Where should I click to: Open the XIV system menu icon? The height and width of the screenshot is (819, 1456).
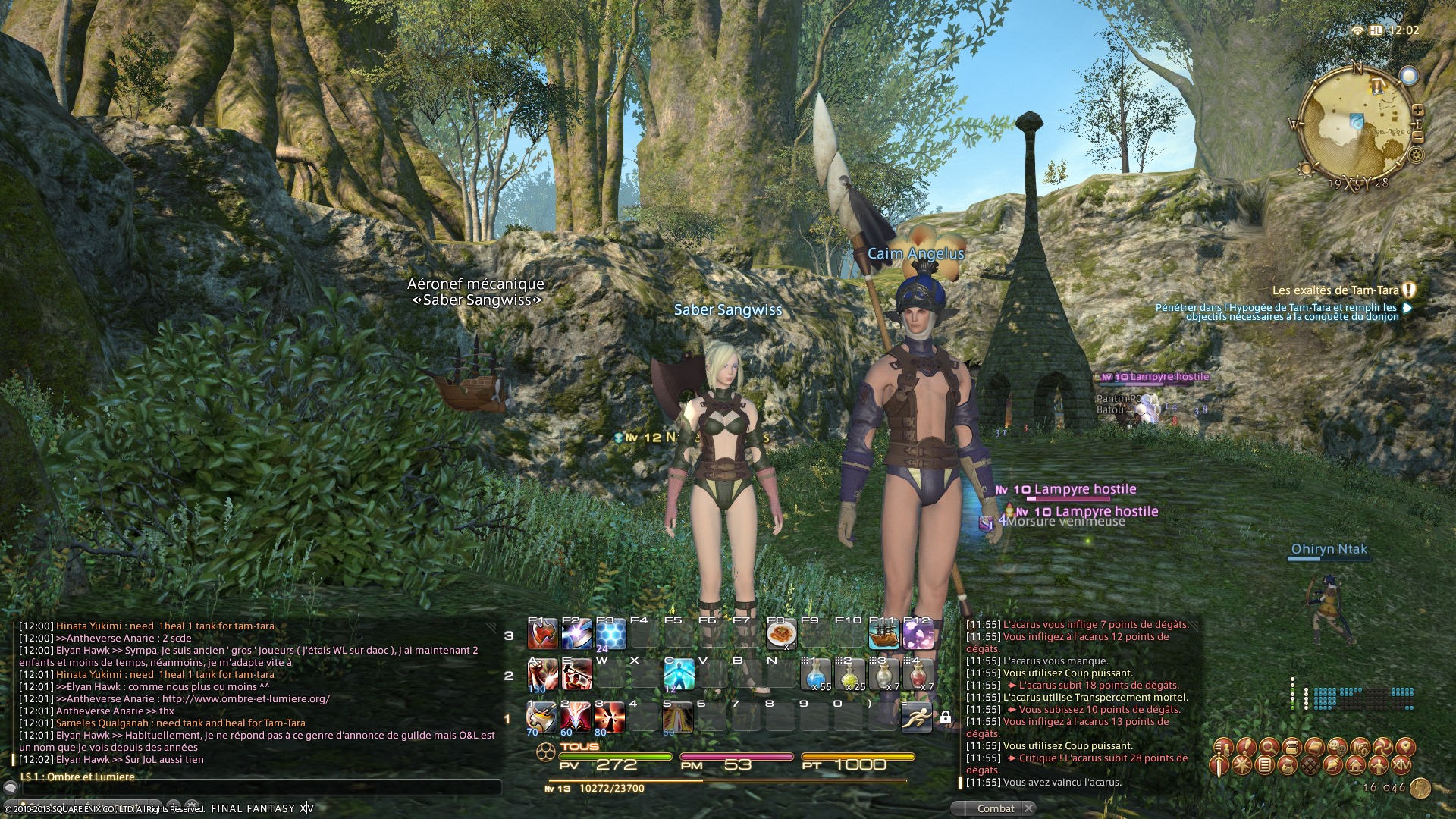tap(1401, 765)
